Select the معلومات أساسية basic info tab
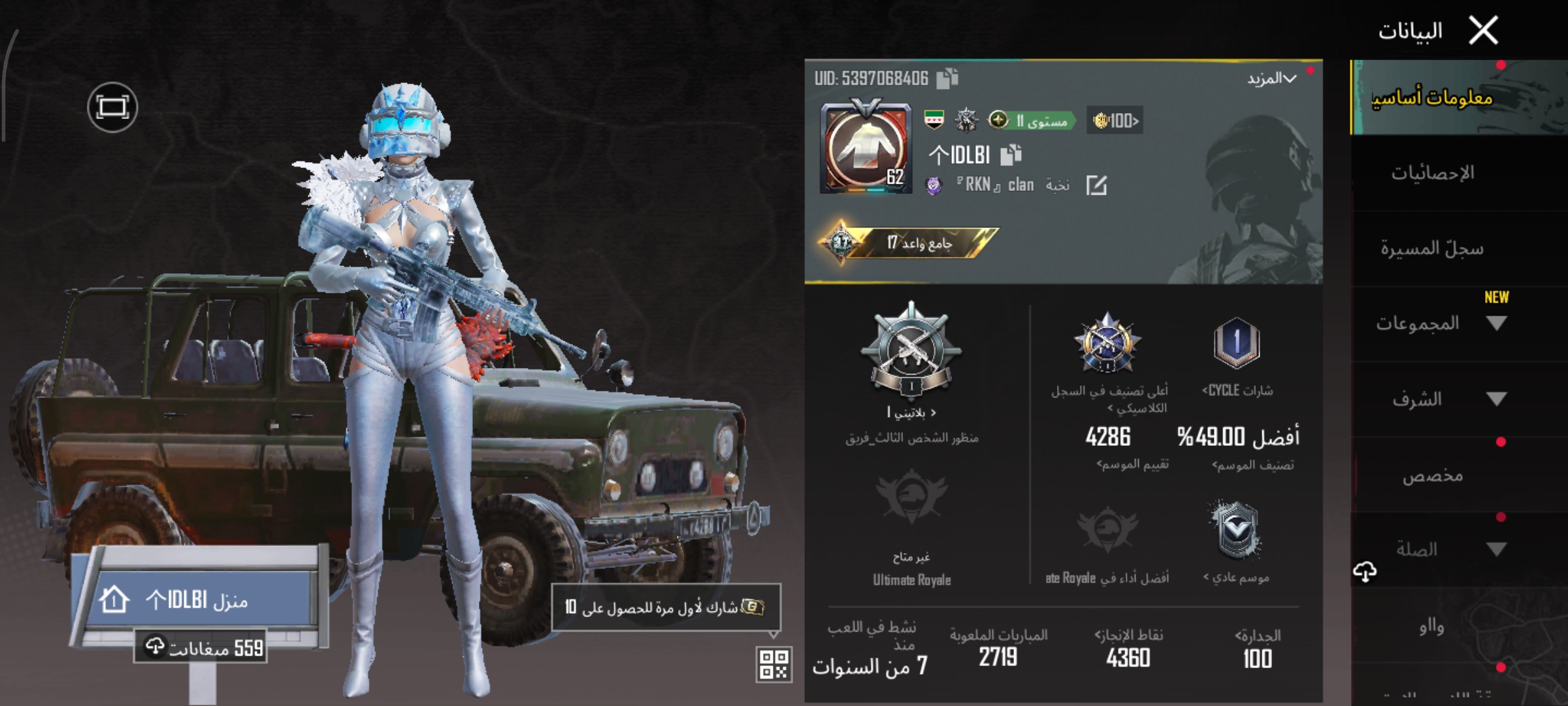The width and height of the screenshot is (1568, 706). coord(1432,98)
